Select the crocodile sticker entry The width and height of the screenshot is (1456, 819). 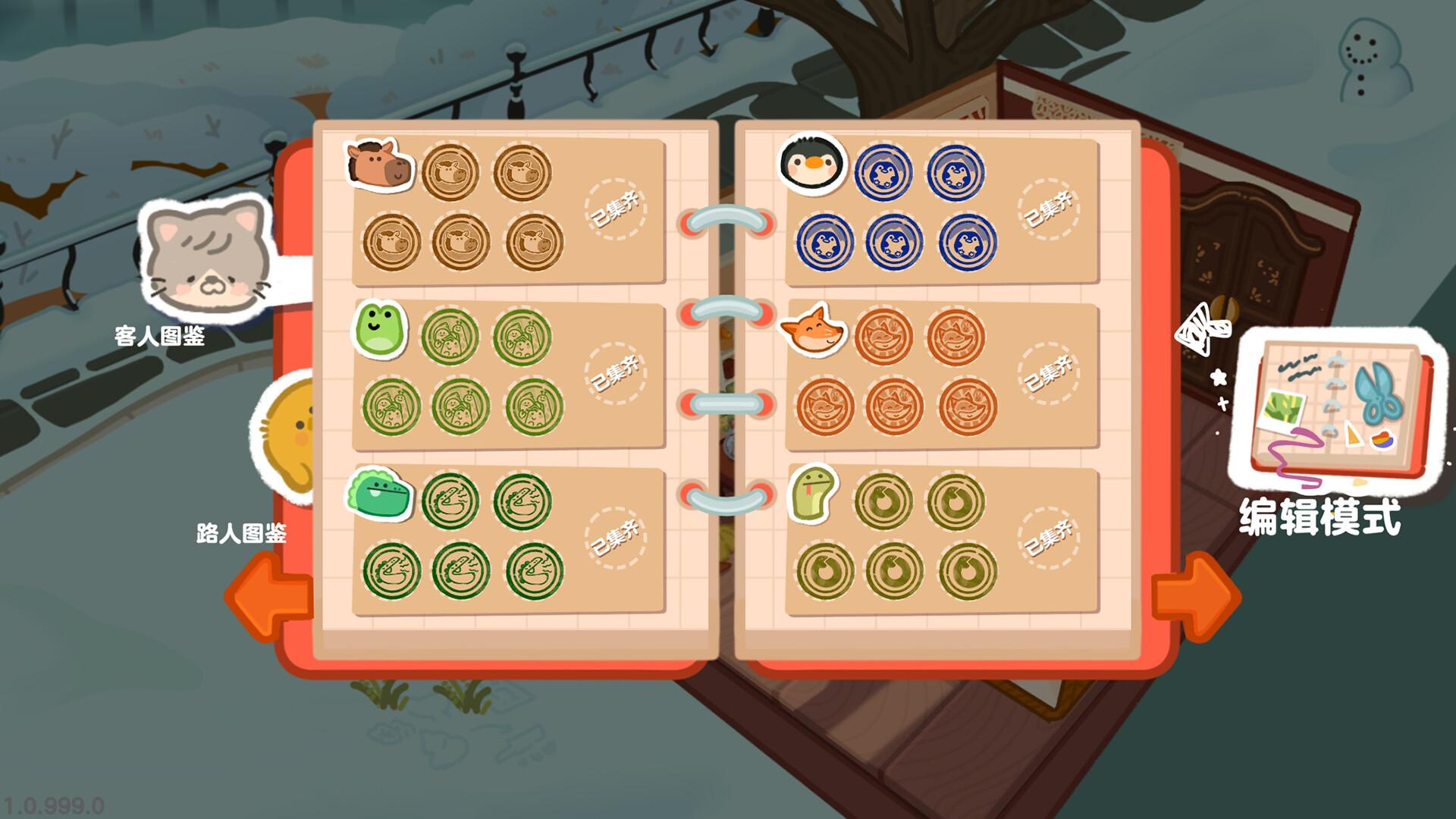(379, 493)
